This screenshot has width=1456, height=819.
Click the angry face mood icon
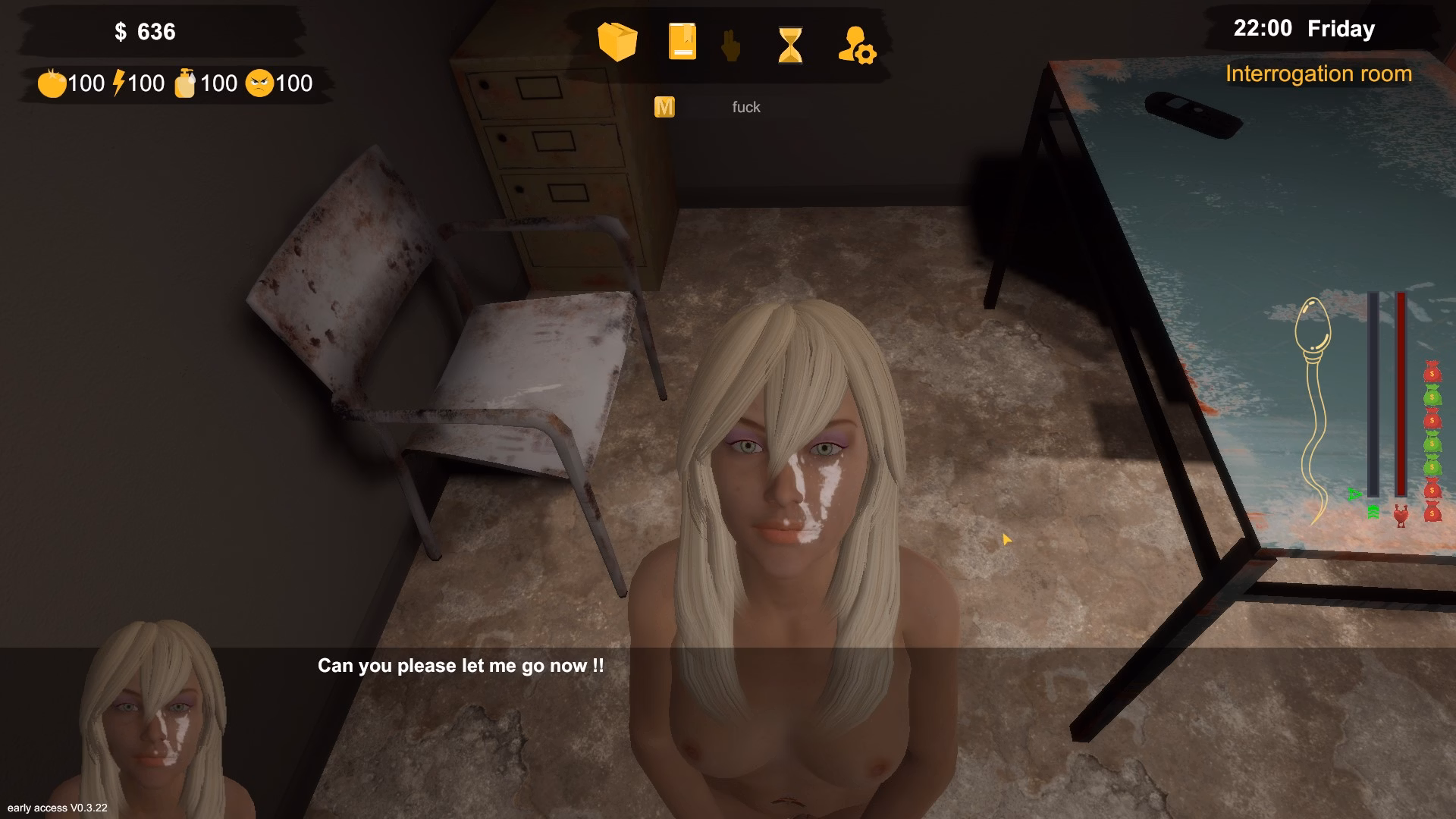coord(260,82)
